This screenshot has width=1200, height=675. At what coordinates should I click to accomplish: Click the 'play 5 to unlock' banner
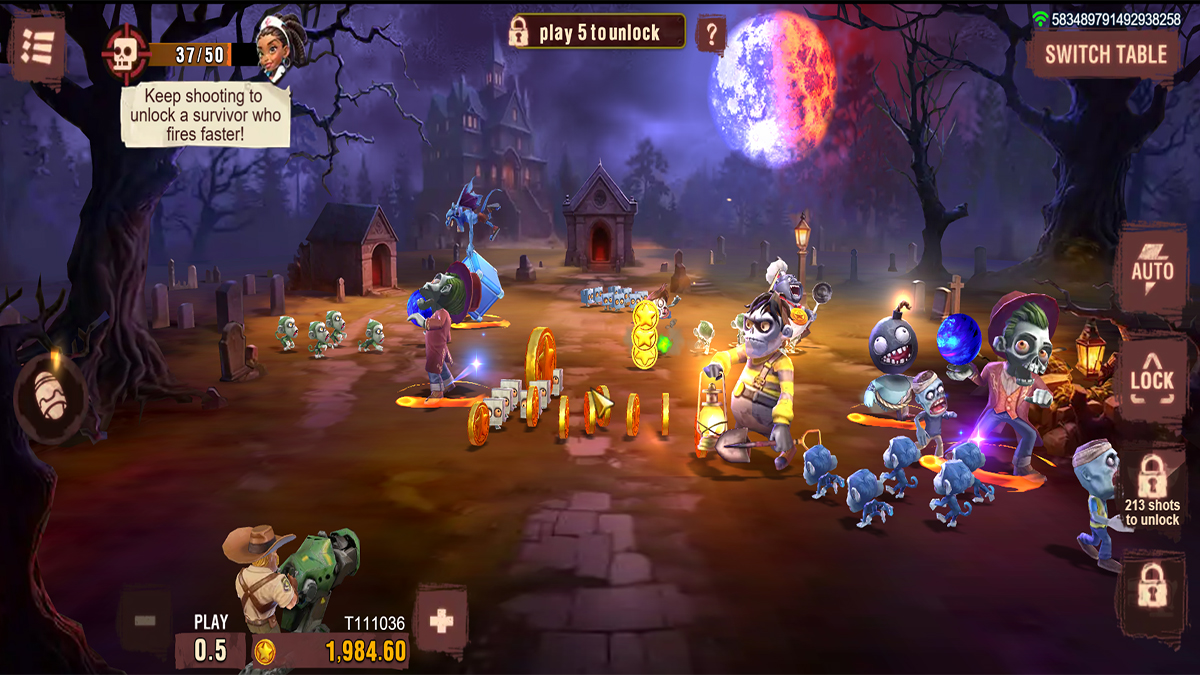click(x=597, y=32)
